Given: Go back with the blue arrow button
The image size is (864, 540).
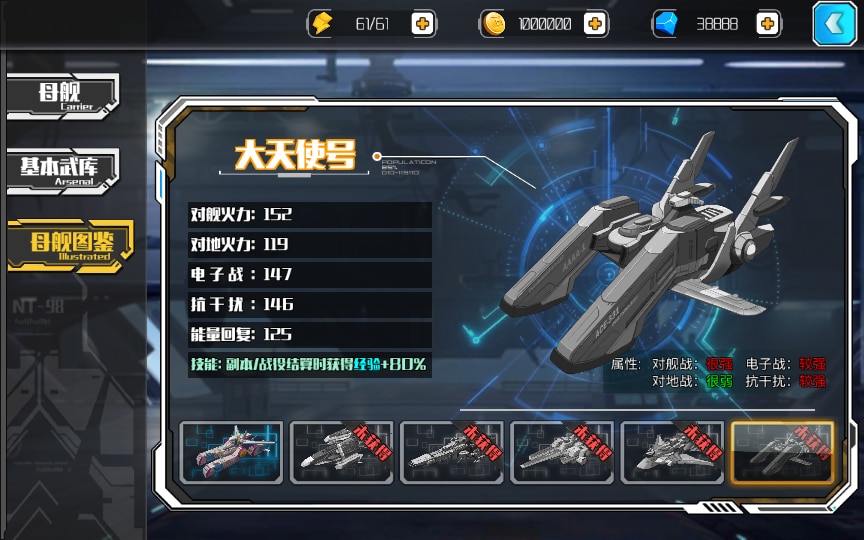Looking at the screenshot, I should [834, 24].
